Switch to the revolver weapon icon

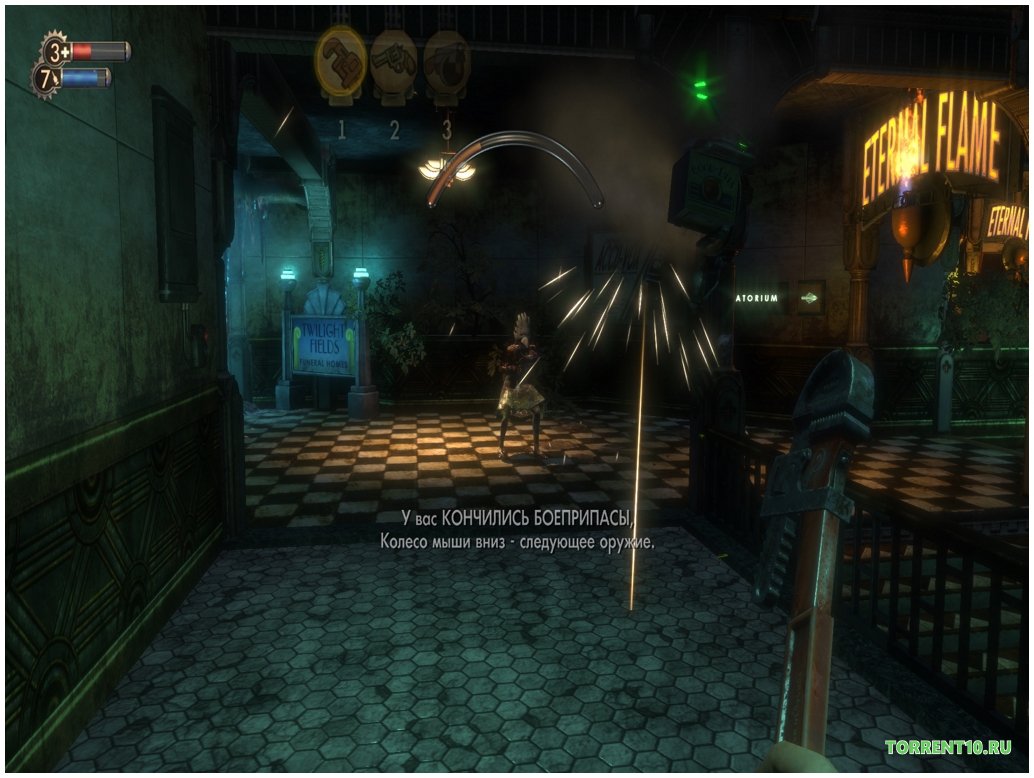pyautogui.click(x=393, y=64)
